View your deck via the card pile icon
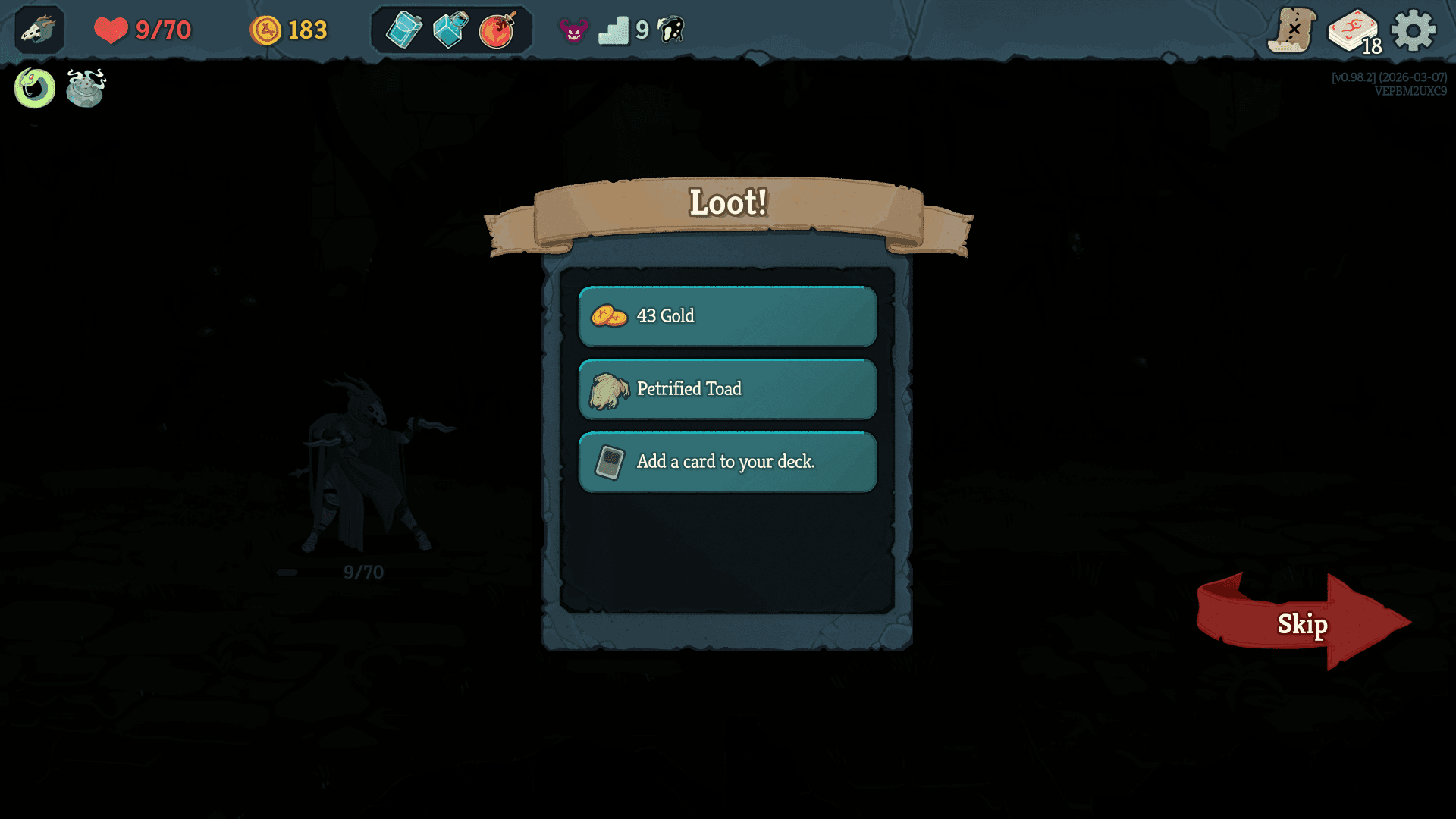The width and height of the screenshot is (1456, 819). [x=1355, y=29]
